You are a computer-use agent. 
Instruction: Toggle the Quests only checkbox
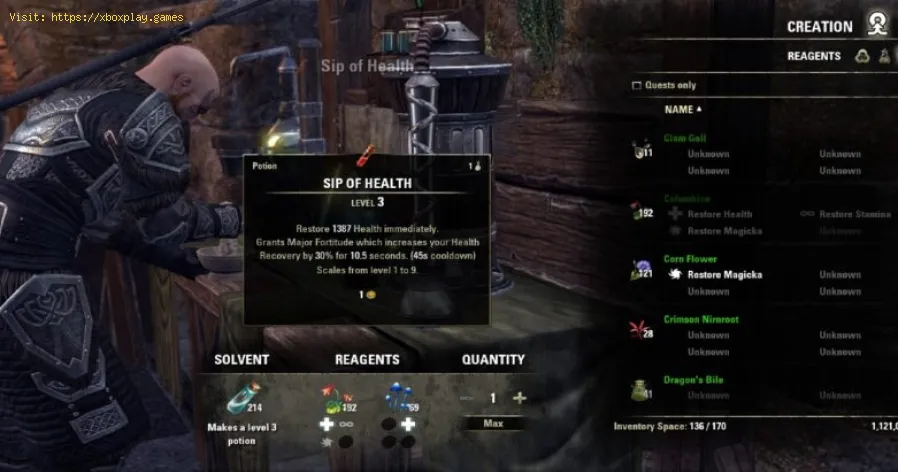[637, 86]
